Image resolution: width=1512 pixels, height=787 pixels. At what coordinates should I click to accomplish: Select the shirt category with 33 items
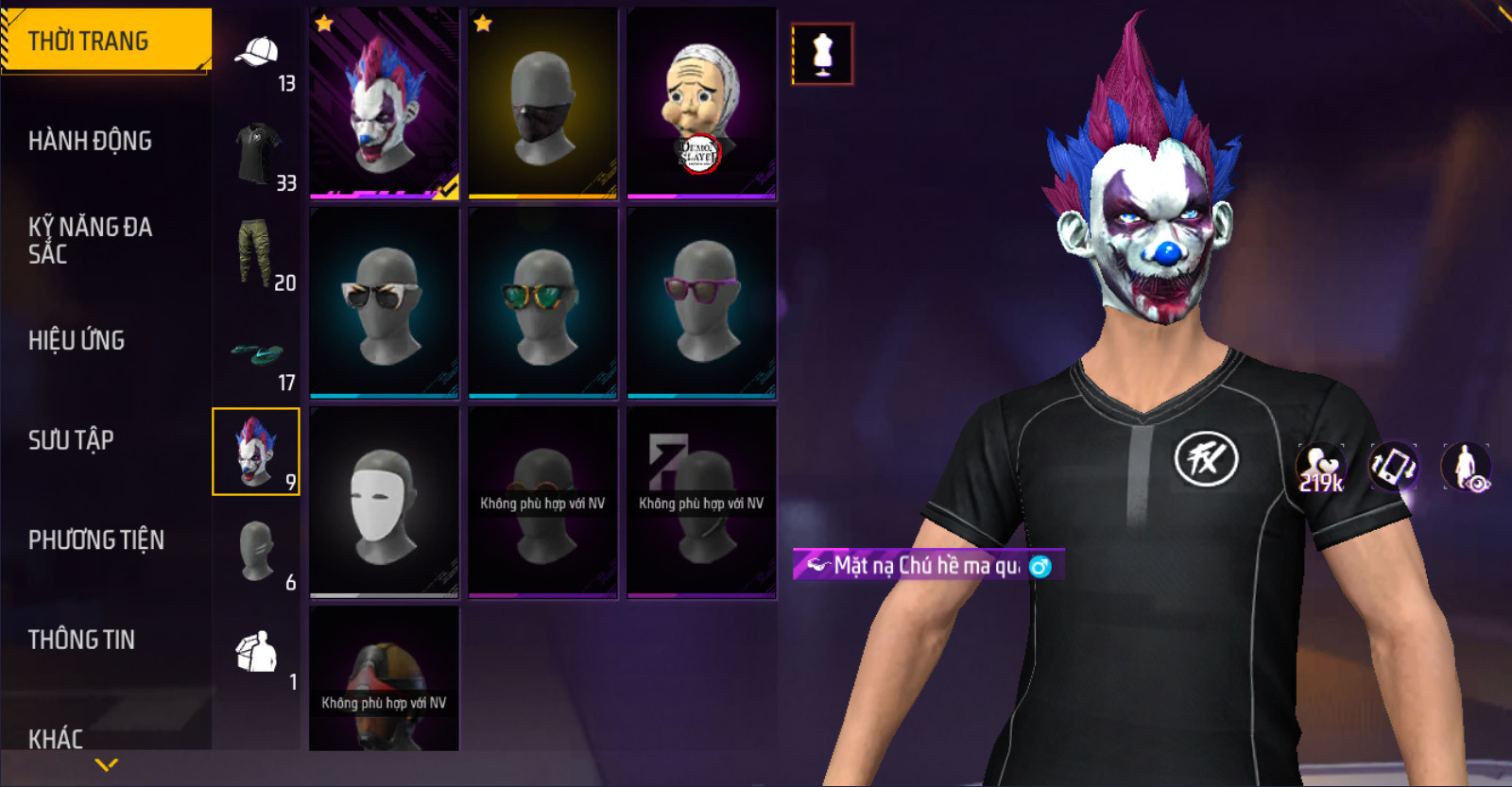coord(257,156)
